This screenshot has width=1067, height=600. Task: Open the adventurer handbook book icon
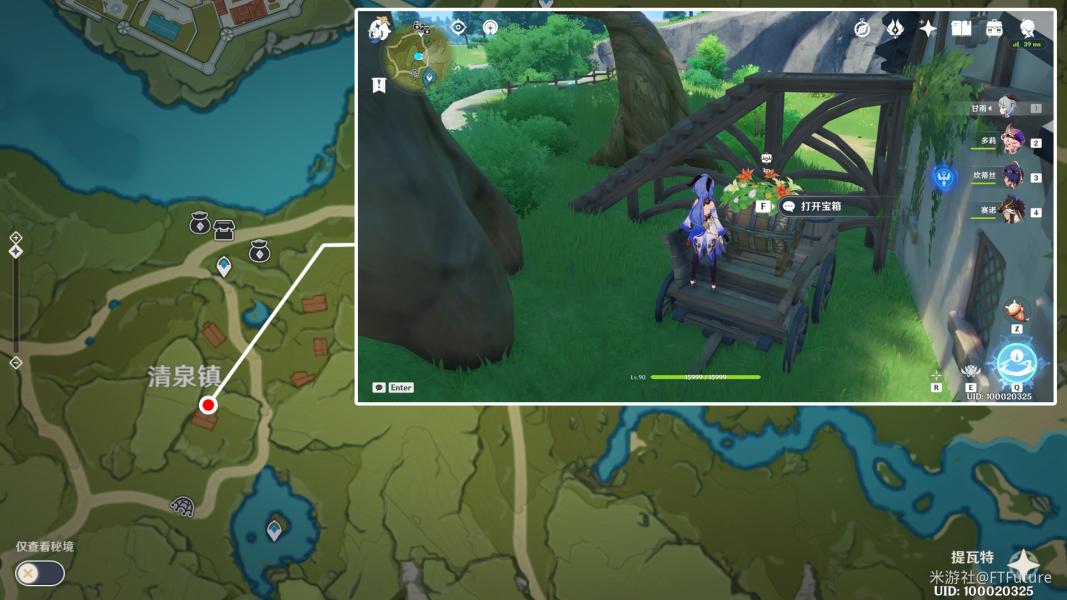961,29
